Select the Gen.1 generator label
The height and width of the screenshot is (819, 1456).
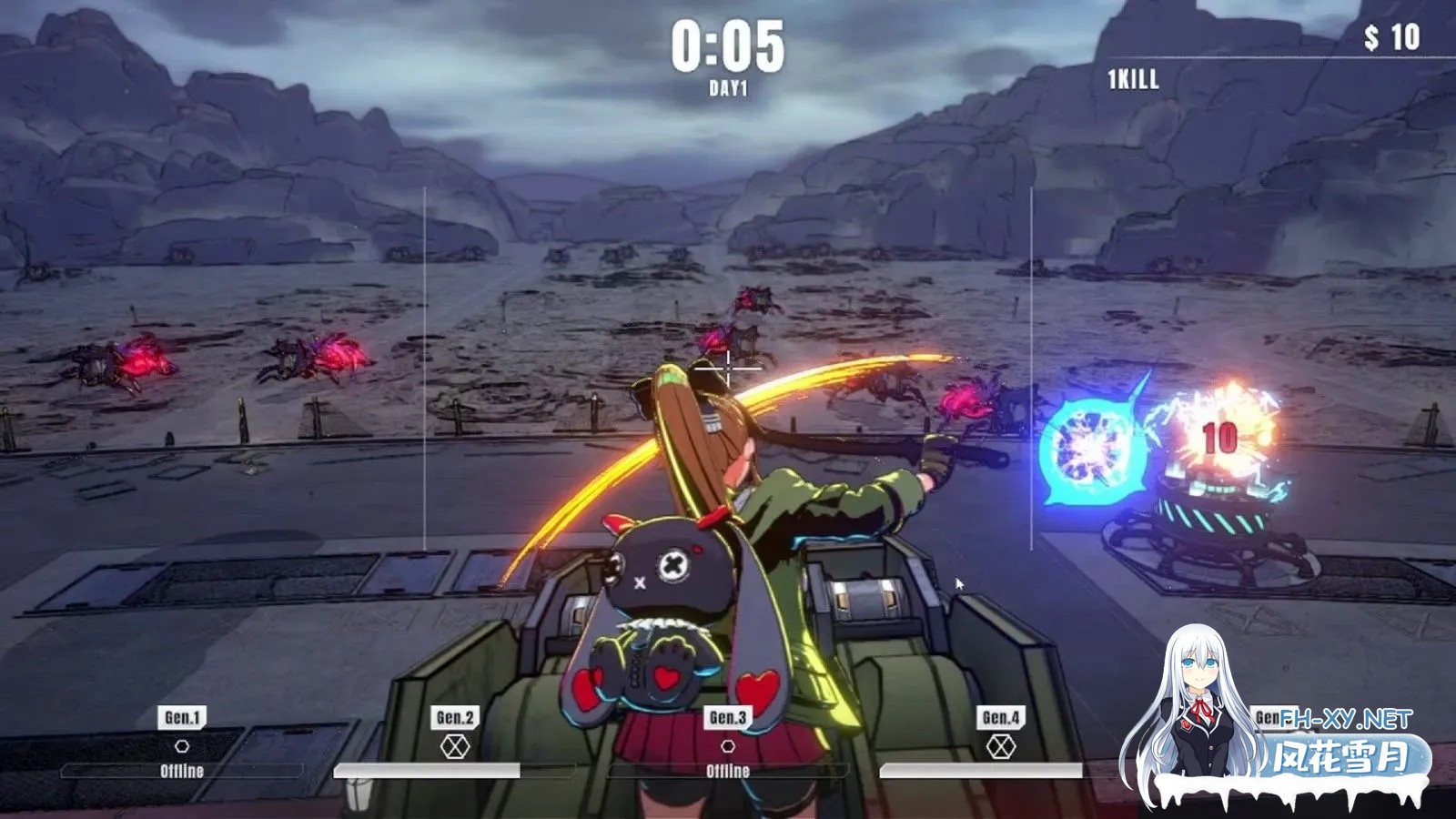pos(182,717)
